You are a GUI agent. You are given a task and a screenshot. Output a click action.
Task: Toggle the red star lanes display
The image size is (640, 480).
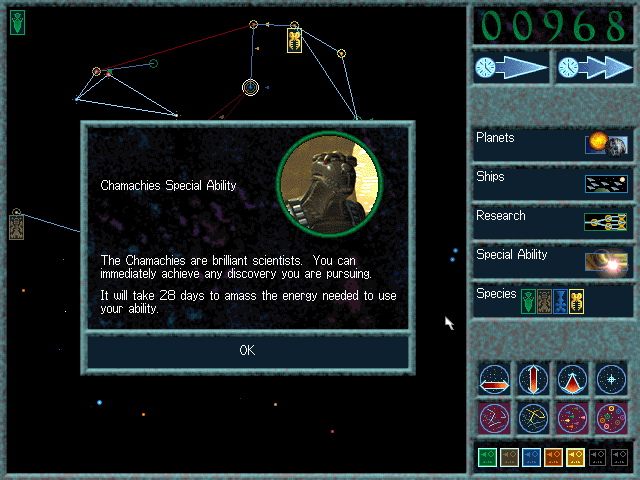click(x=495, y=416)
